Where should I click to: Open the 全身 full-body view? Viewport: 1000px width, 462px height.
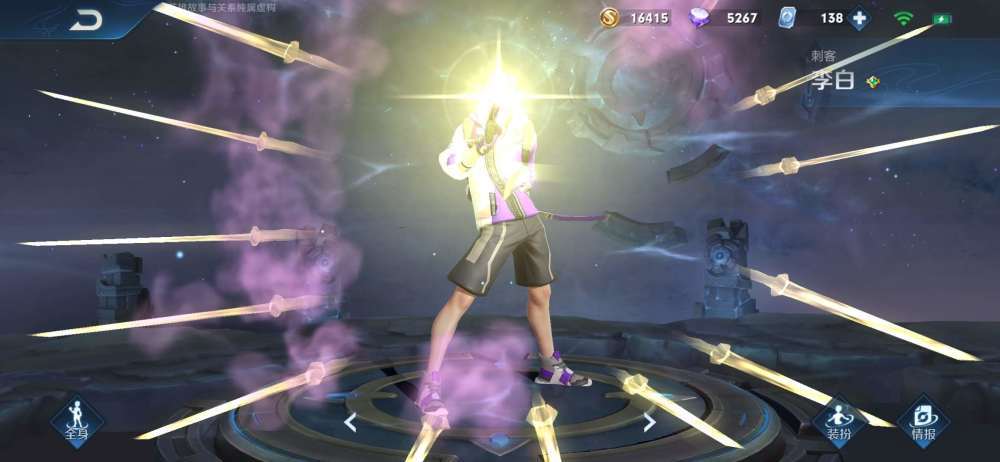pos(77,420)
